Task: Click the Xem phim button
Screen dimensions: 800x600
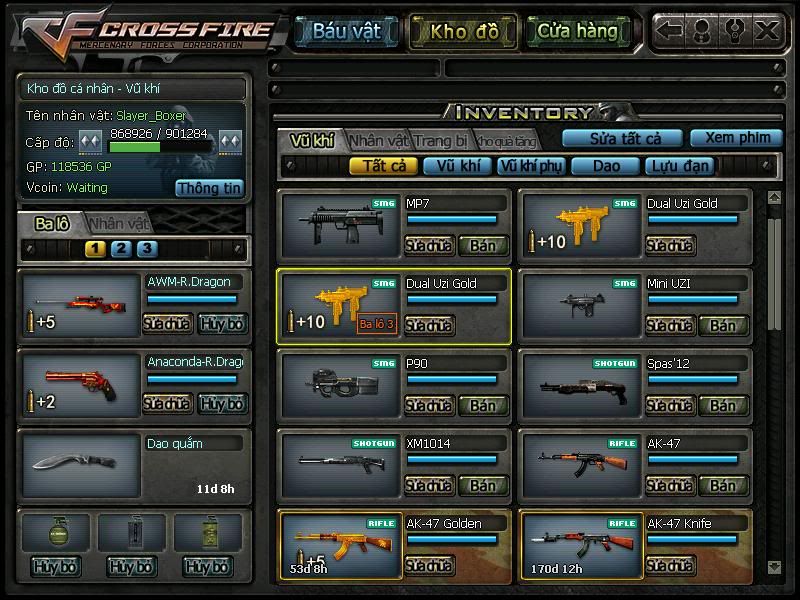Action: pos(736,138)
